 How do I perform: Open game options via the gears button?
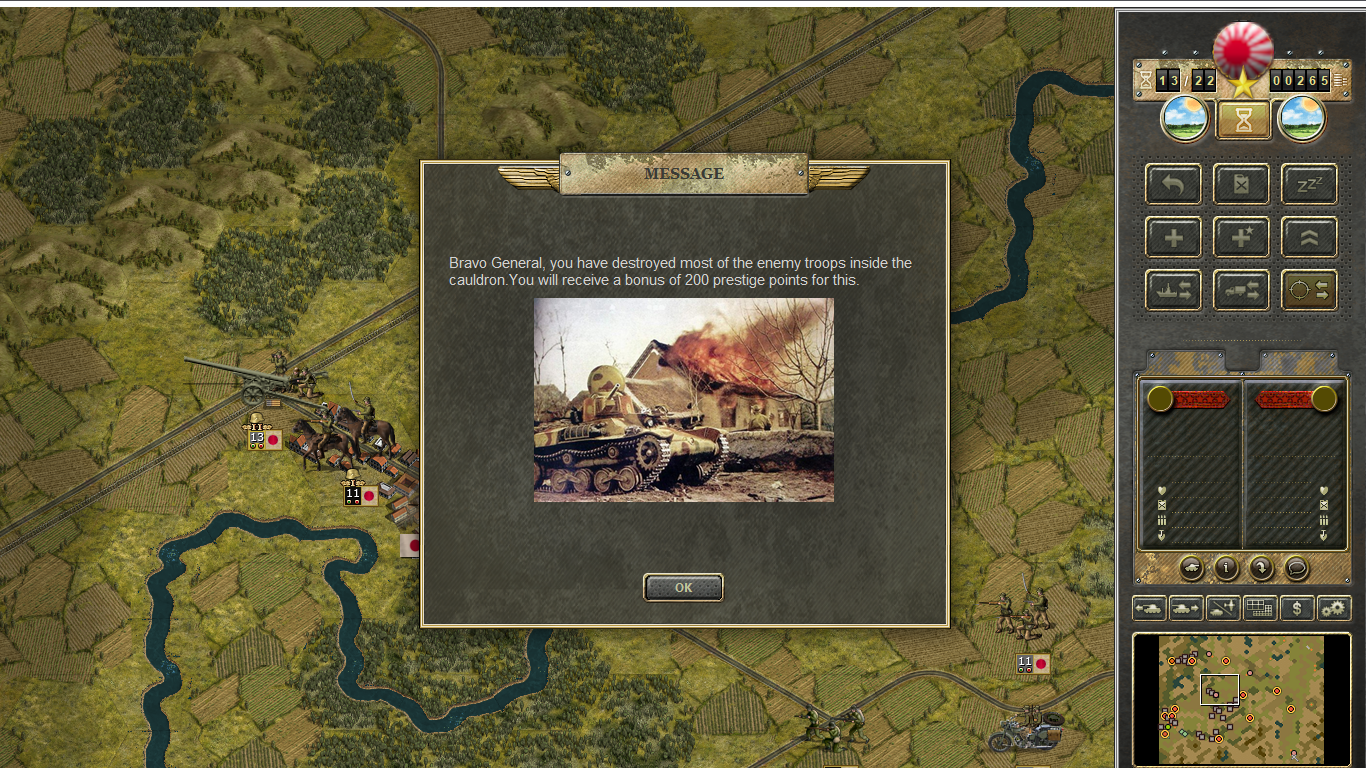click(1334, 607)
